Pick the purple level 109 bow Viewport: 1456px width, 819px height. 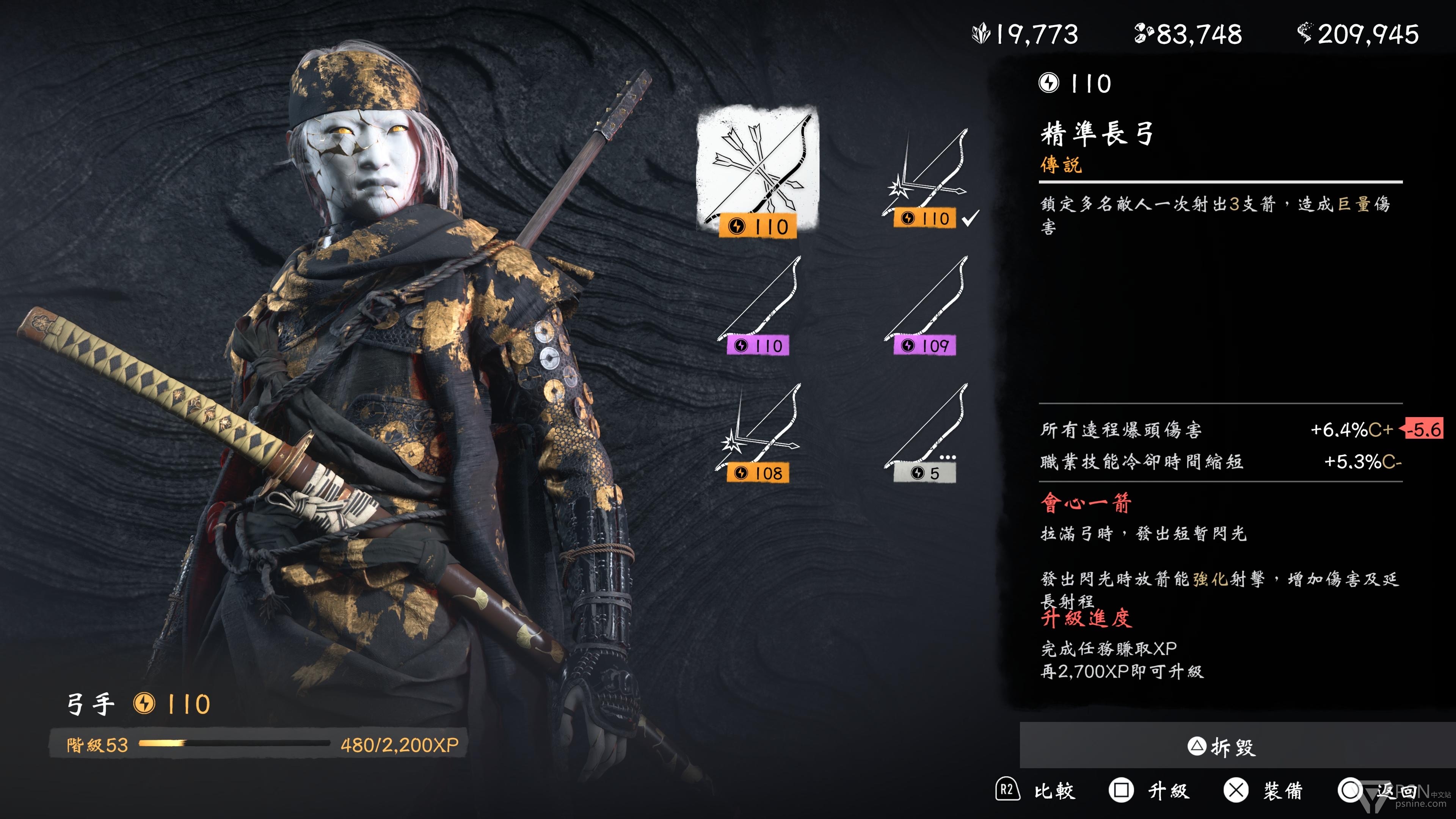926,306
